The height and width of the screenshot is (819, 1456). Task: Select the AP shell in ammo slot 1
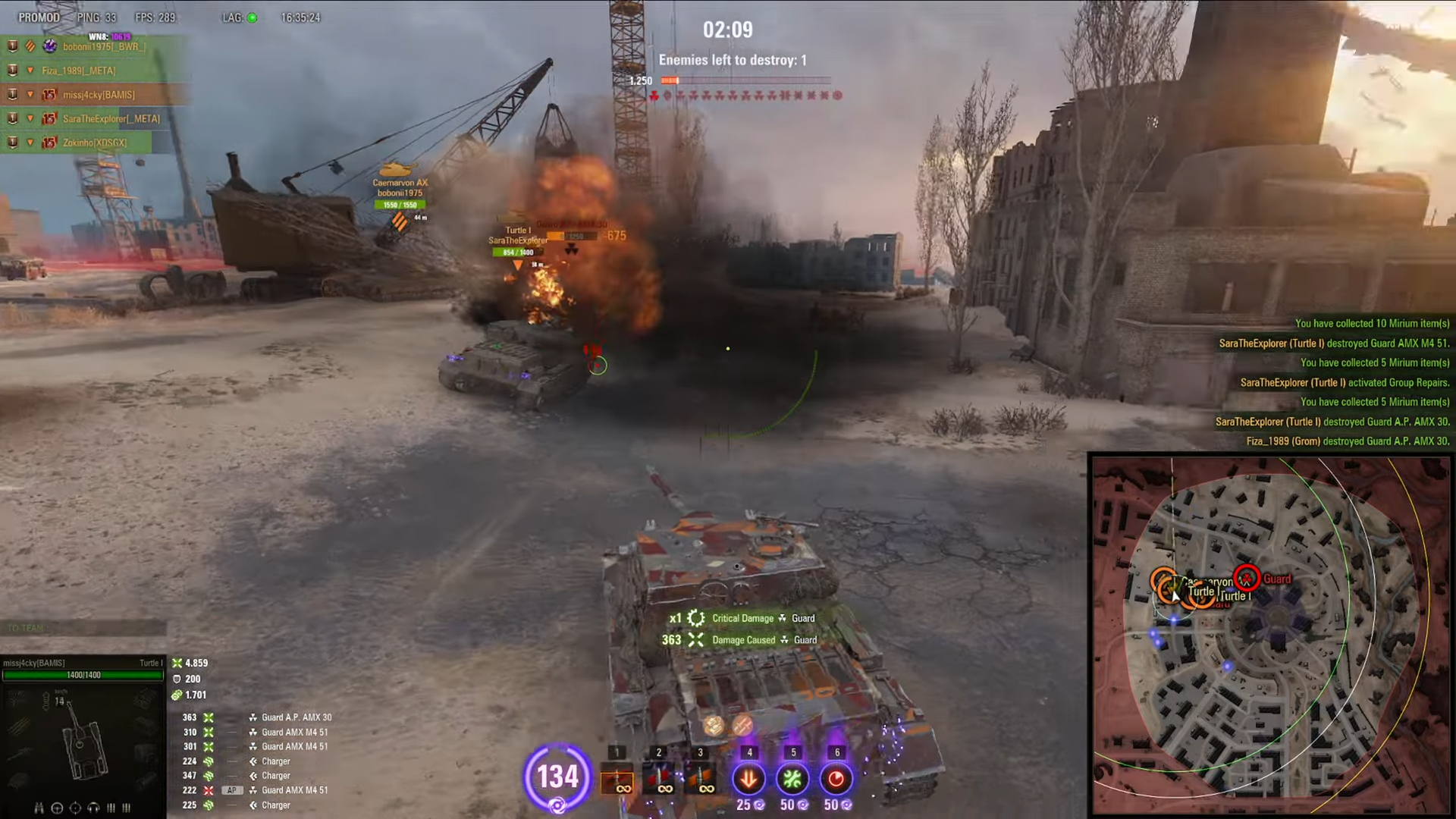coord(617,777)
